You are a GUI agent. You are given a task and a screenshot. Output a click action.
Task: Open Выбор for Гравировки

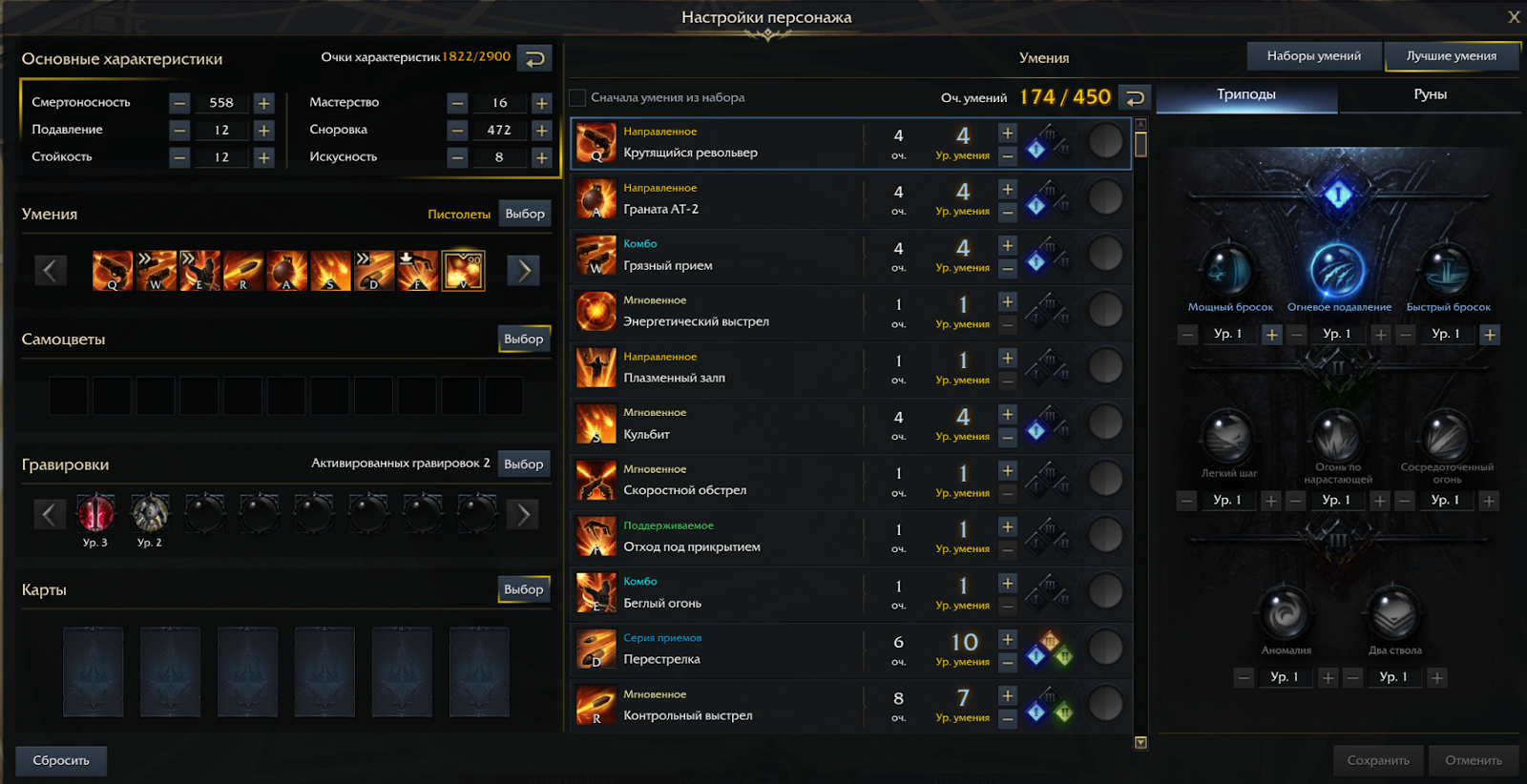pos(524,464)
